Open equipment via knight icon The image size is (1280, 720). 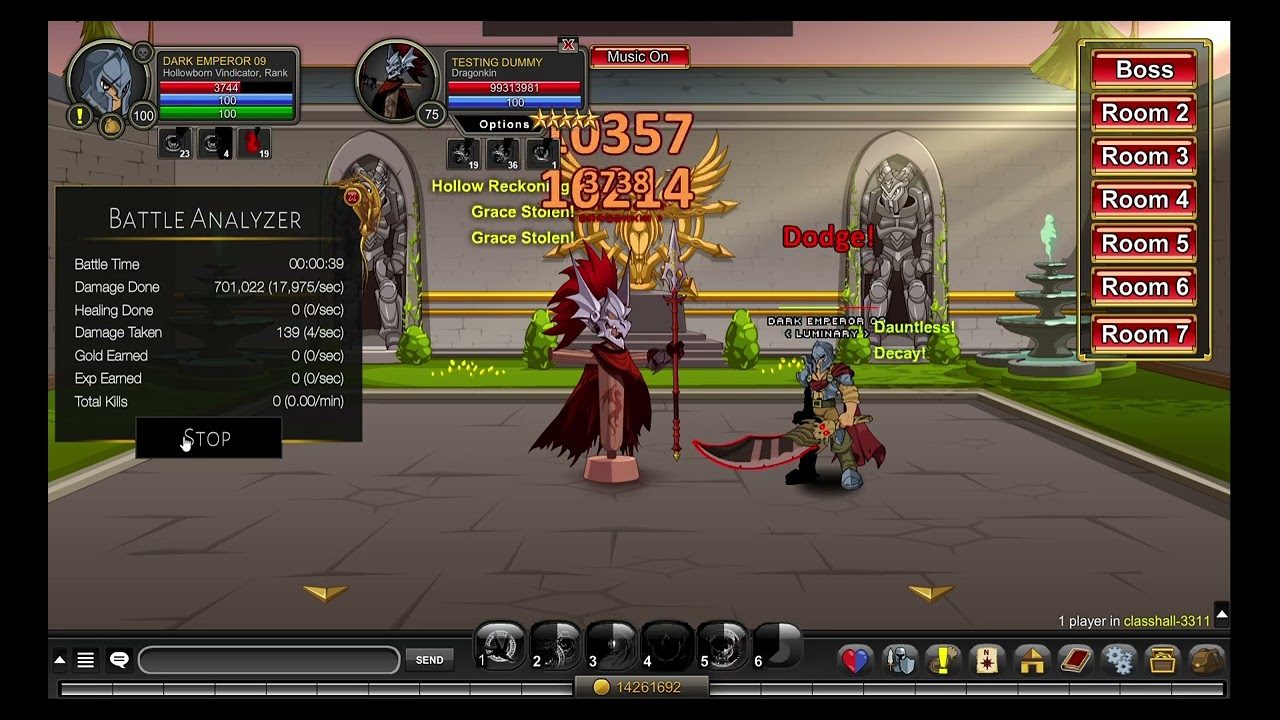[x=898, y=660]
